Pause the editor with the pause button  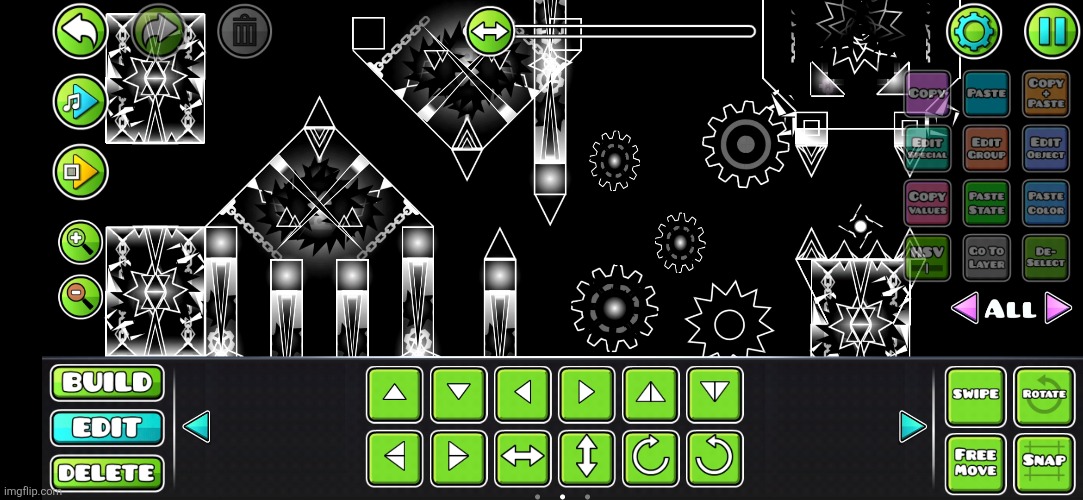tap(1051, 31)
